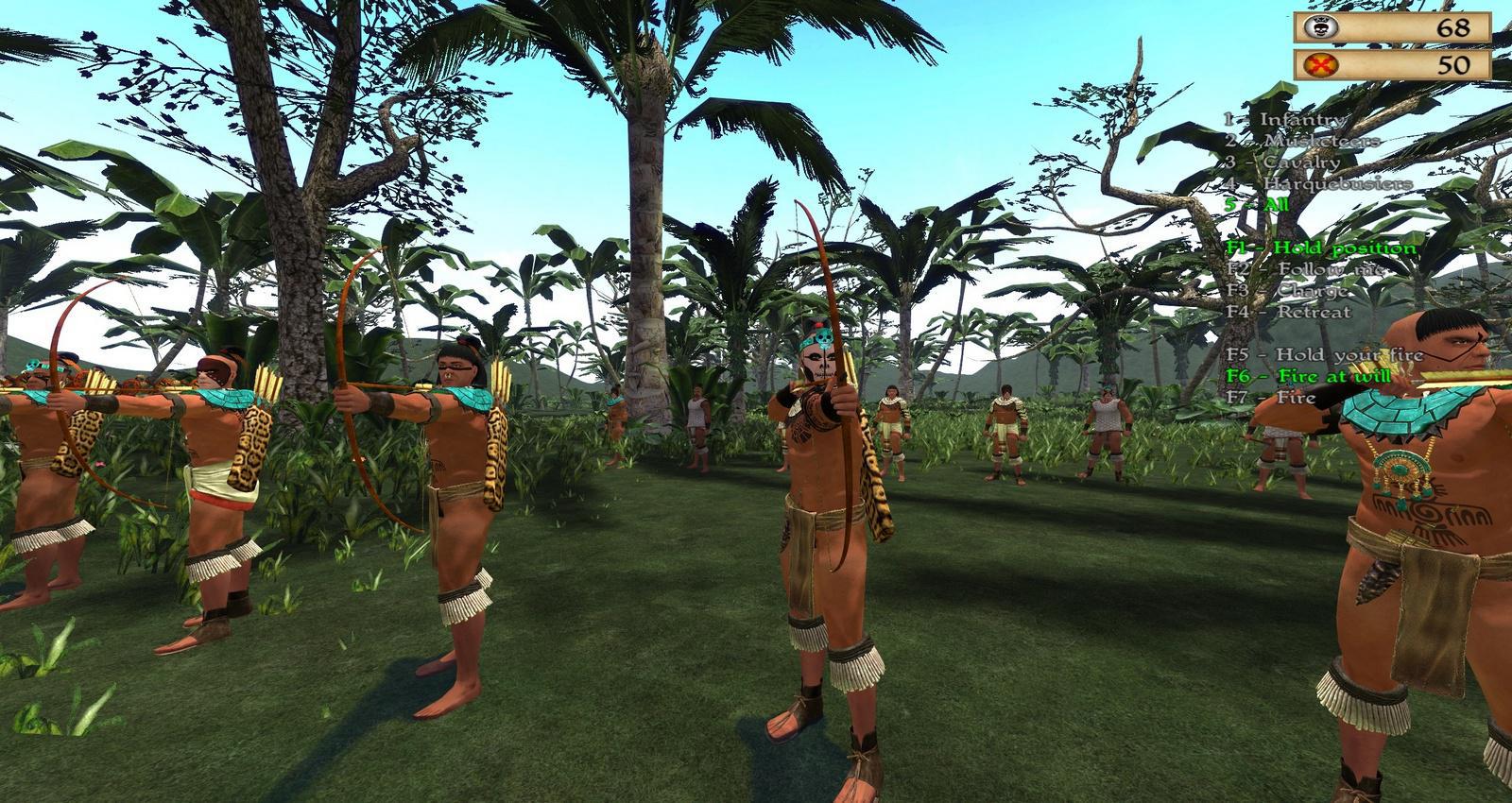
Task: Select '1 - Infantry' from the command menu
Action: pyautogui.click(x=1283, y=121)
